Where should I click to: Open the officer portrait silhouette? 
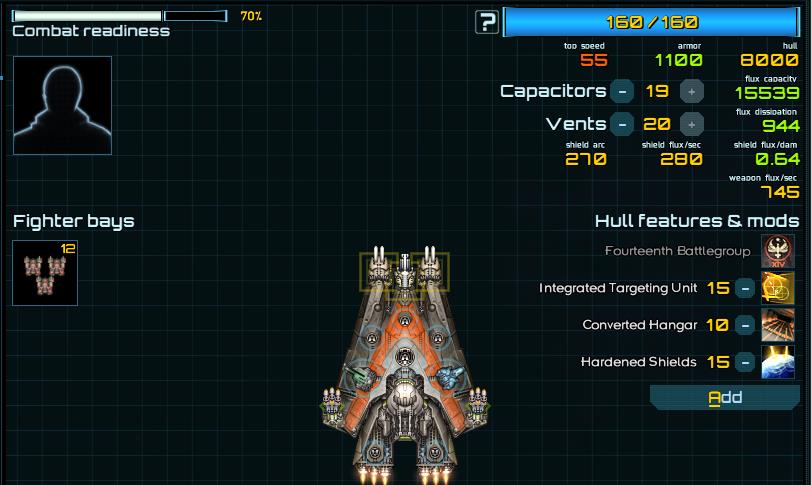point(62,105)
